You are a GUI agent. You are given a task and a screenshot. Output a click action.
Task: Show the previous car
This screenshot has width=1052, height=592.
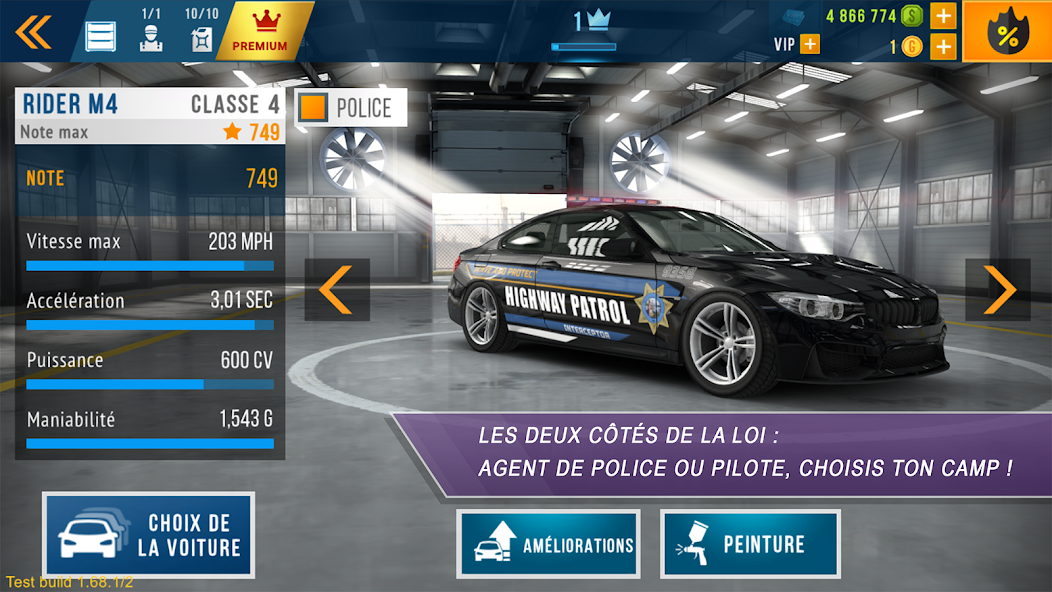point(337,290)
